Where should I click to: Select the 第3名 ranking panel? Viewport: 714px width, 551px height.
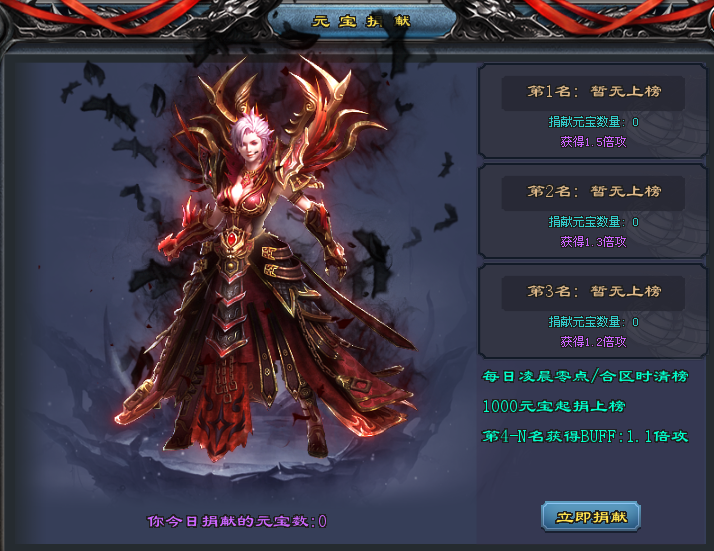tap(593, 311)
